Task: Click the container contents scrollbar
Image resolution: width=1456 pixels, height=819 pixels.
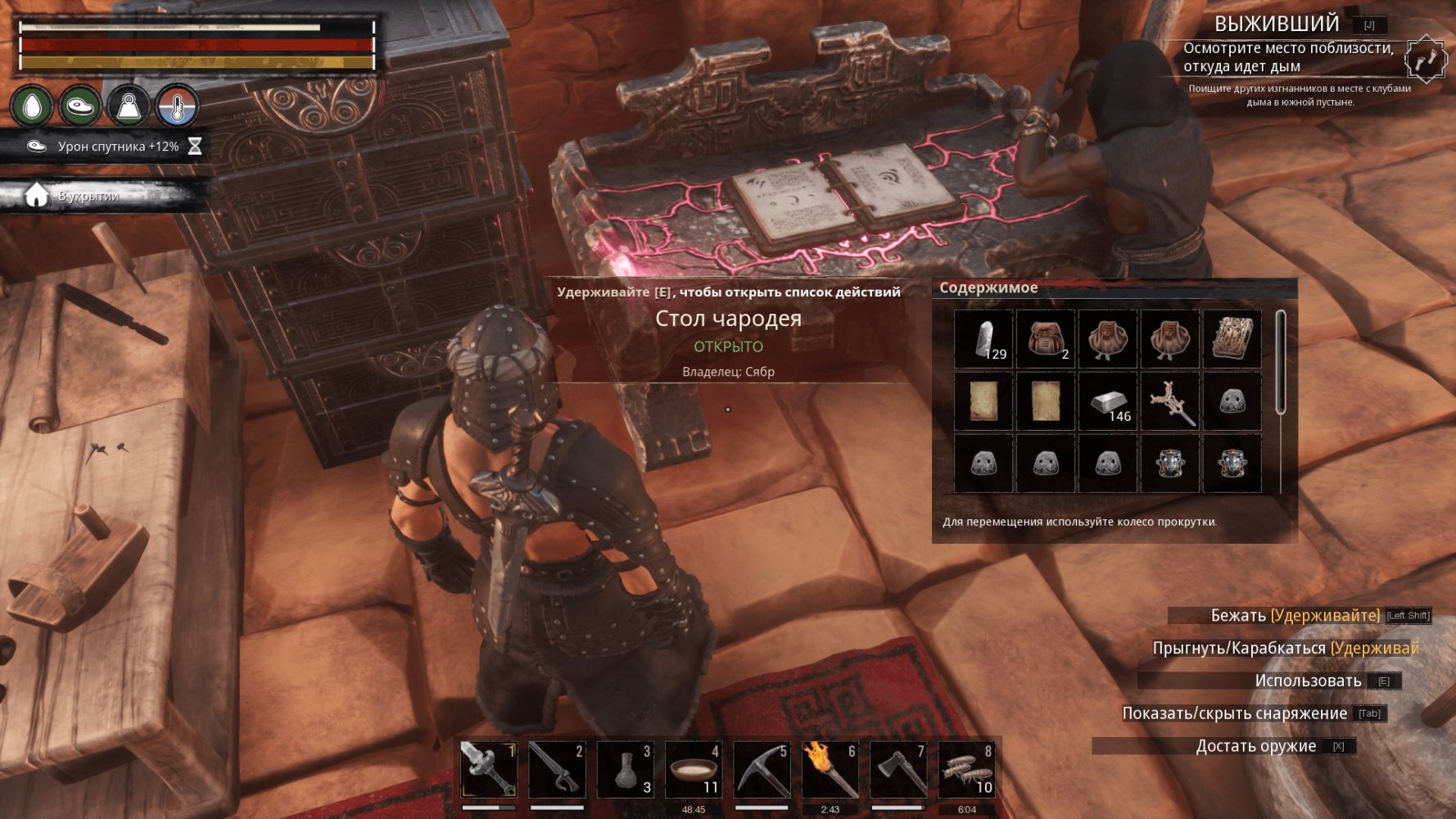Action: 1281,364
